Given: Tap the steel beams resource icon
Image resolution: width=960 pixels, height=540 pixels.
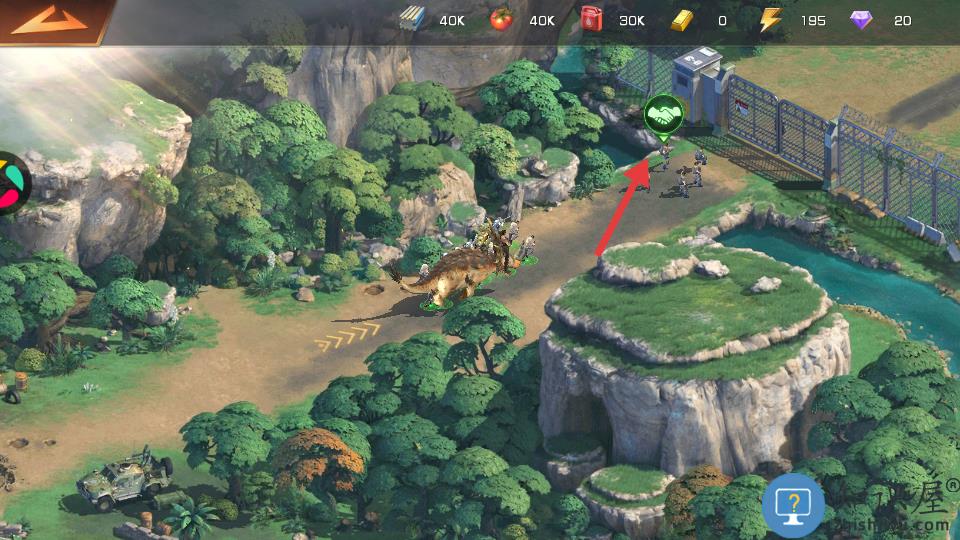Looking at the screenshot, I should (412, 20).
